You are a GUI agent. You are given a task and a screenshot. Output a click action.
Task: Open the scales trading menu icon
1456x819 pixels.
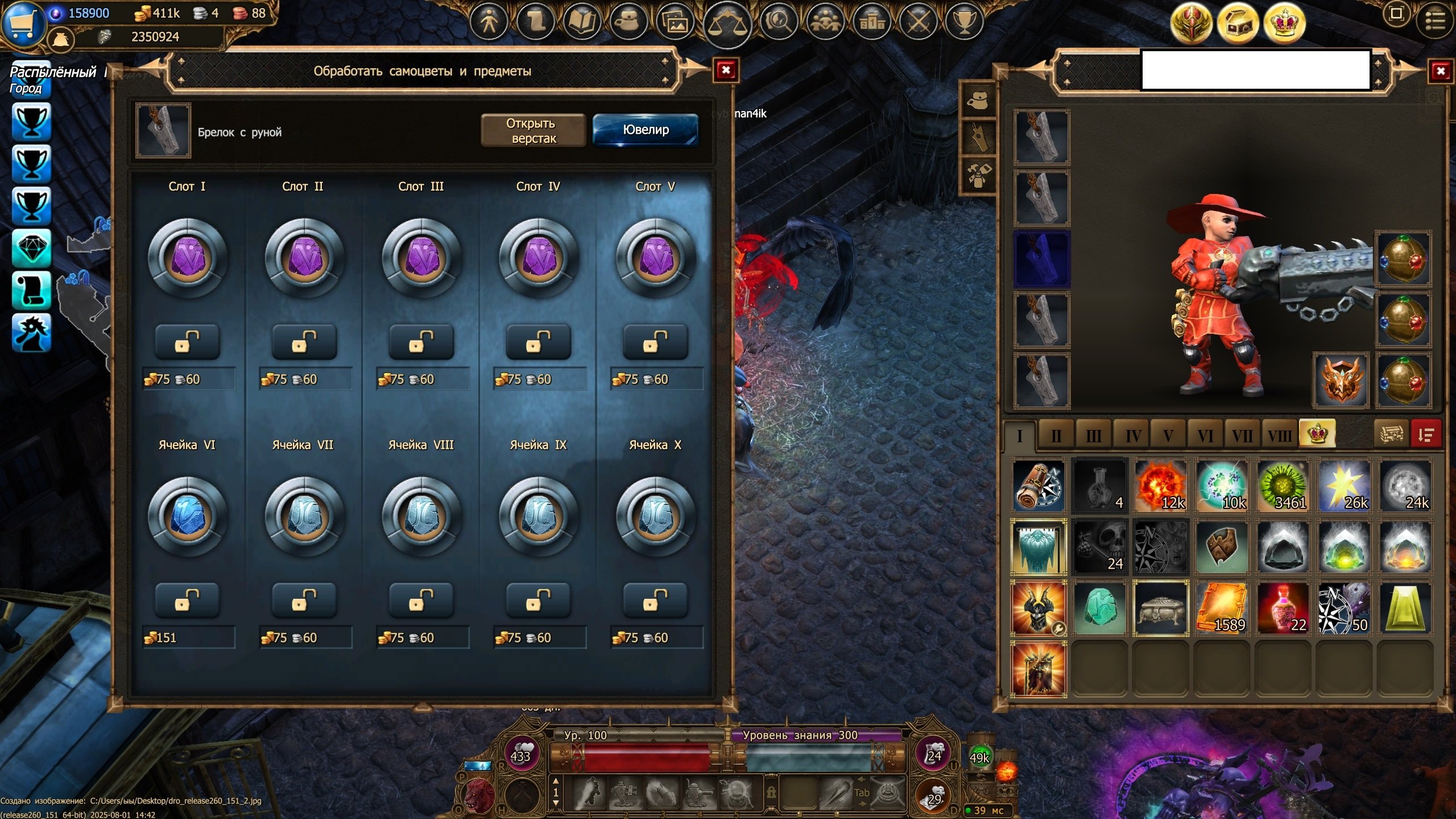pos(726,23)
